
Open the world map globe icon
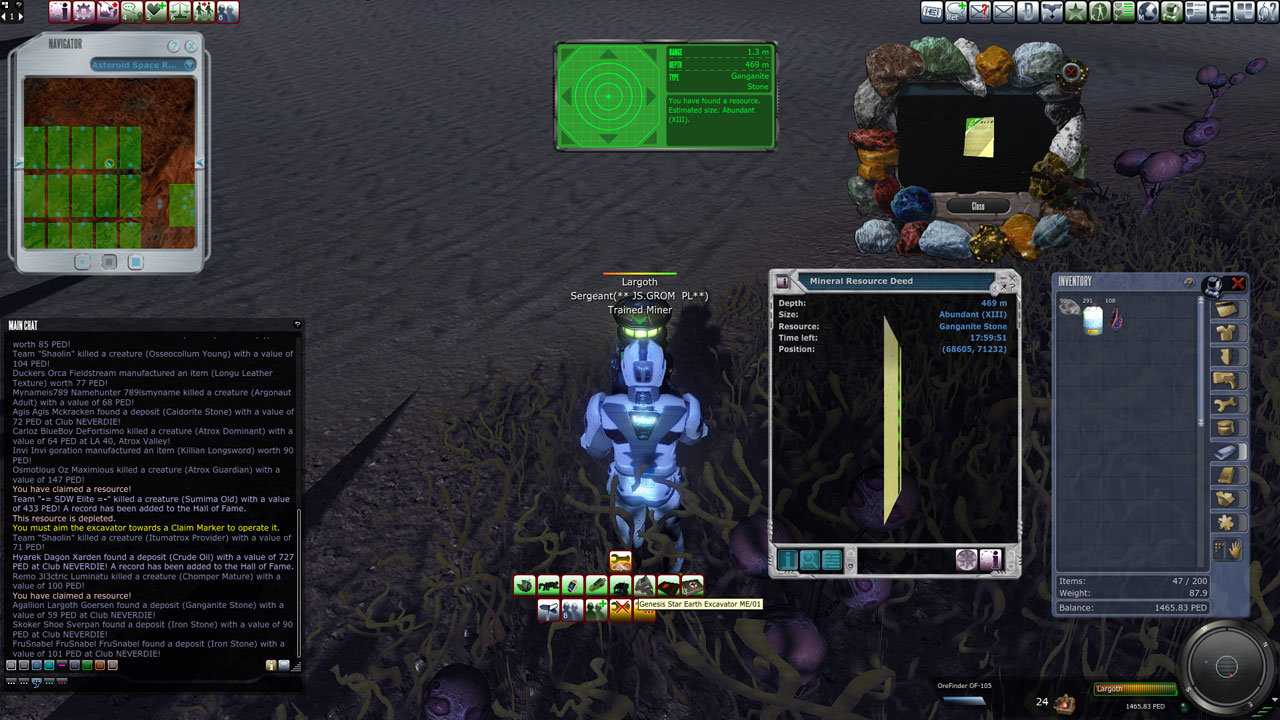1149,12
